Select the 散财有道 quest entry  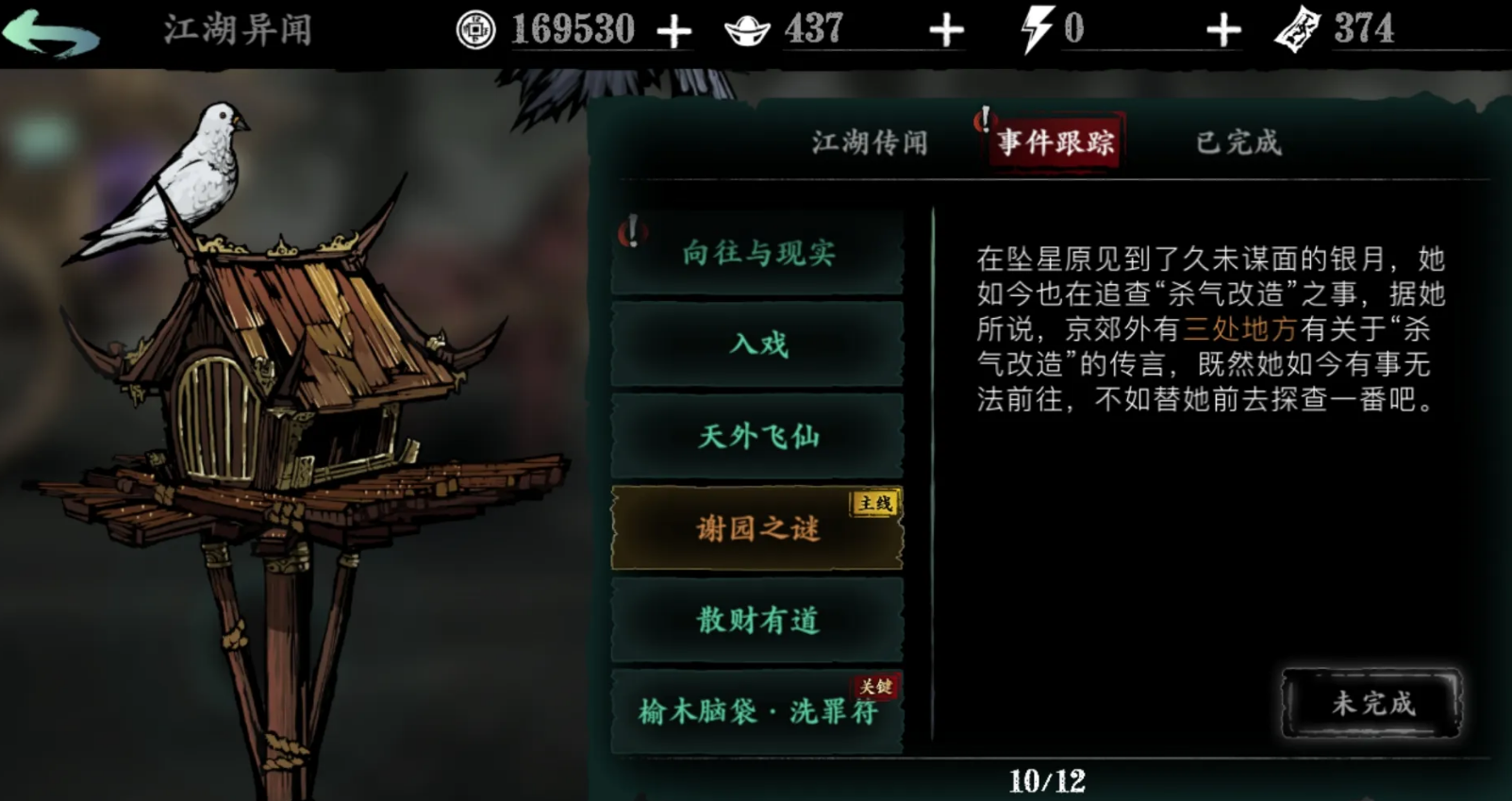pyautogui.click(x=757, y=621)
